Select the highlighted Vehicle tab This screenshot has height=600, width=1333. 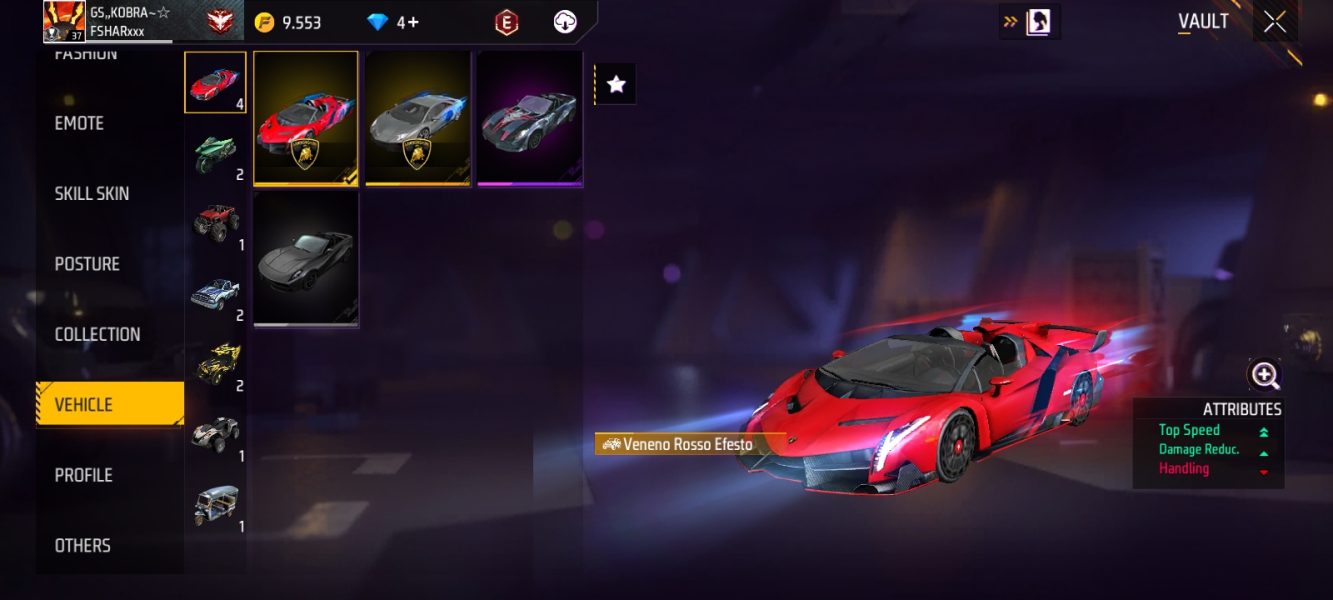coord(110,404)
